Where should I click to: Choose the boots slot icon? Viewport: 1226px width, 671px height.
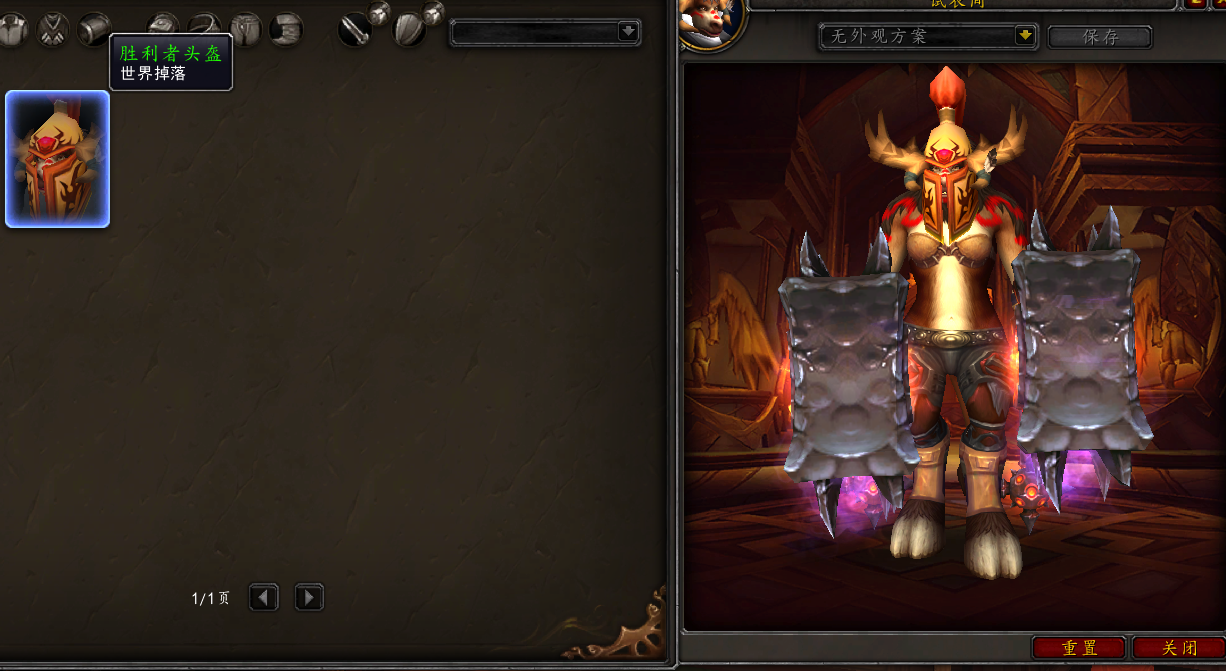(x=286, y=29)
